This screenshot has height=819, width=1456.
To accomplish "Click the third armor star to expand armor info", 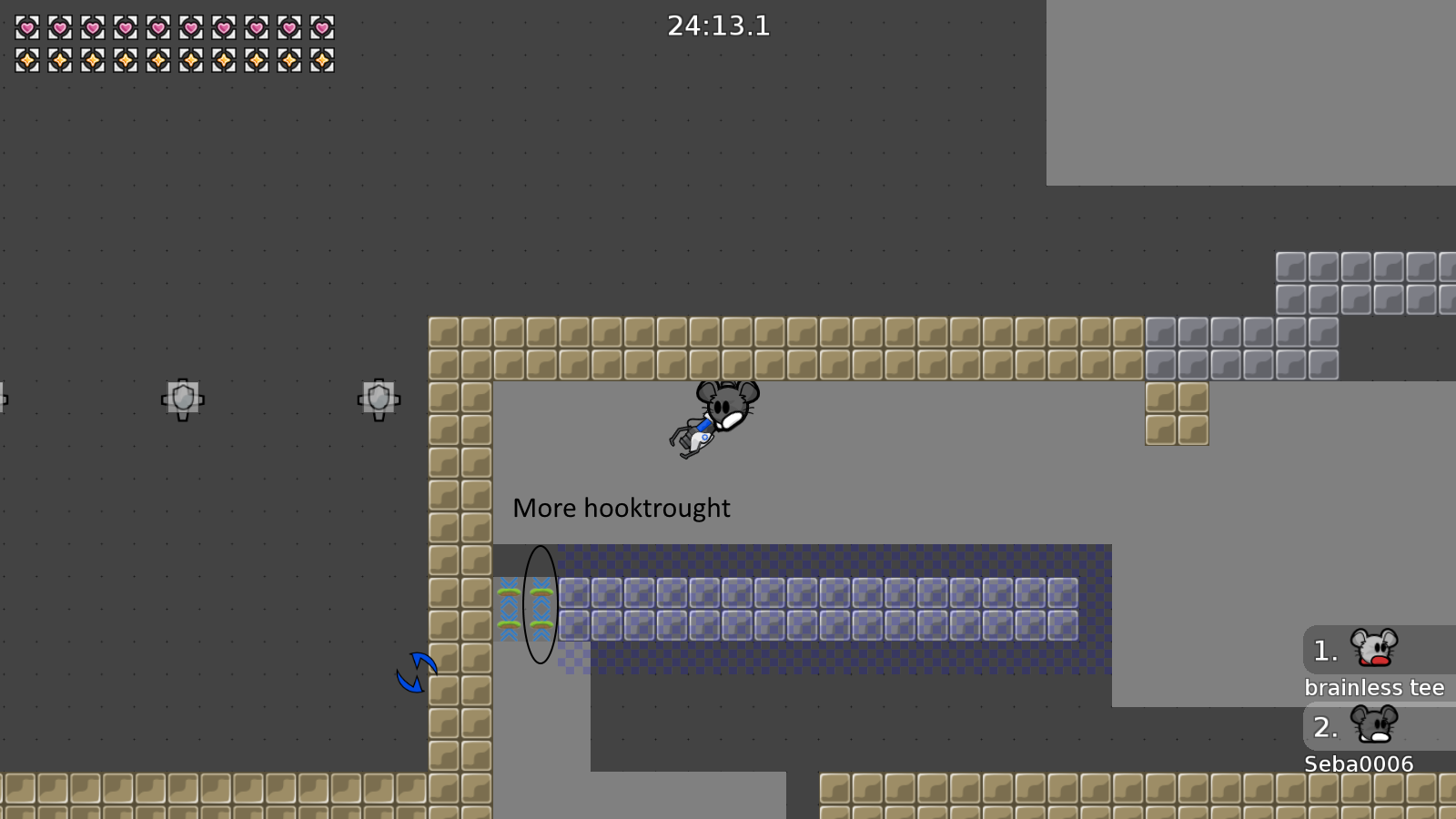I will (91, 62).
